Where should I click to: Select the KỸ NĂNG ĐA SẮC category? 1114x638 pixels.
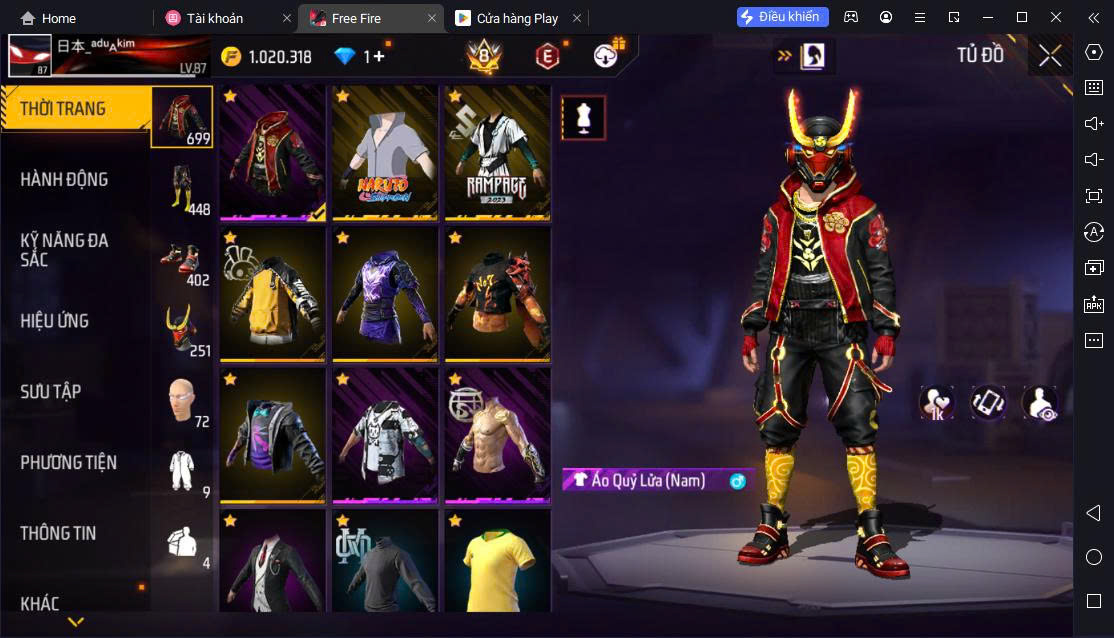pyautogui.click(x=64, y=250)
